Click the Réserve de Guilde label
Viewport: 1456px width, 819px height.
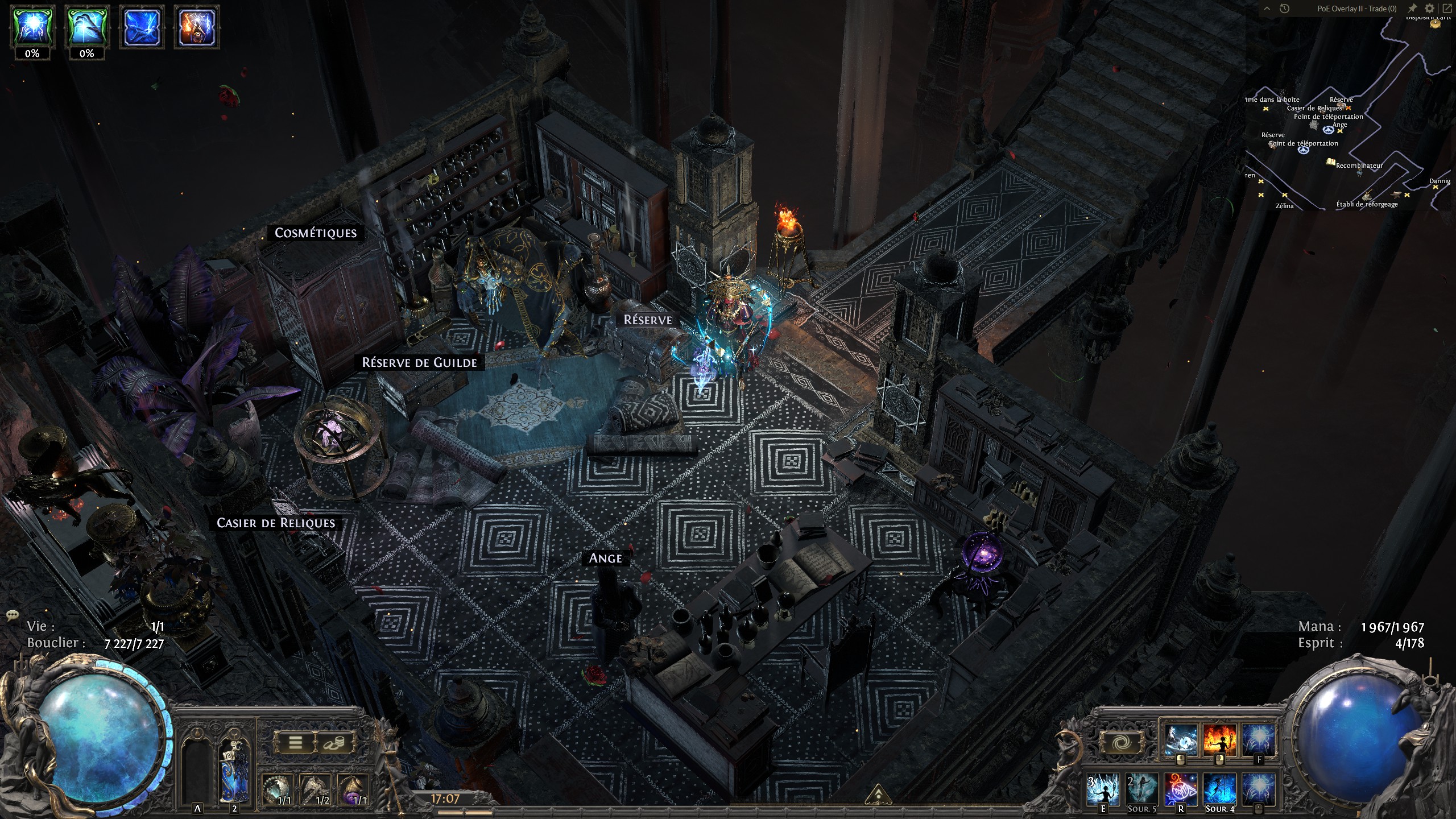tap(420, 362)
